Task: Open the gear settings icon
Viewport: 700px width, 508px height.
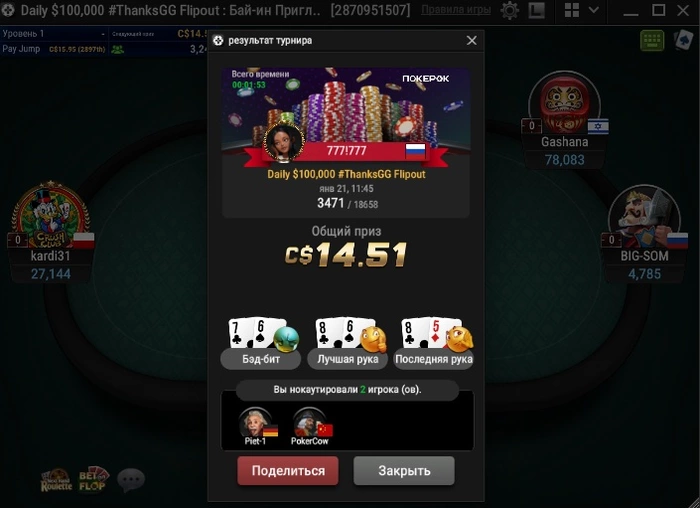Action: point(510,11)
